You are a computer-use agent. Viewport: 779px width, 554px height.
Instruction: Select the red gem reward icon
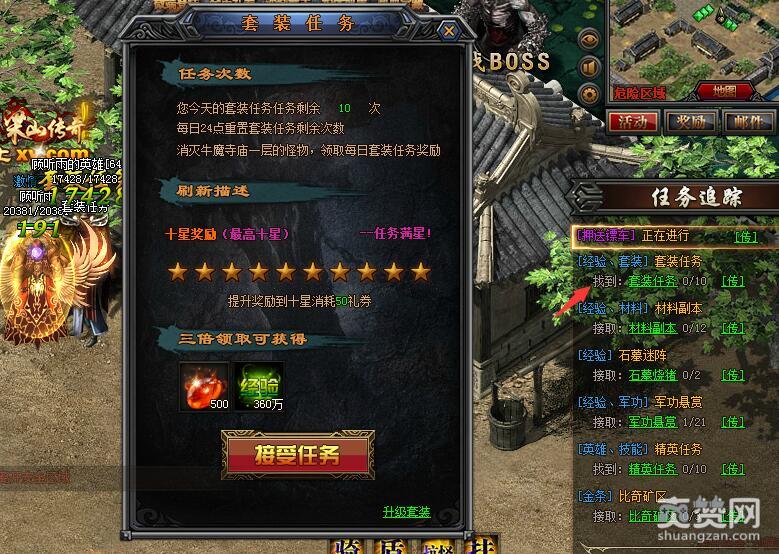click(x=202, y=384)
